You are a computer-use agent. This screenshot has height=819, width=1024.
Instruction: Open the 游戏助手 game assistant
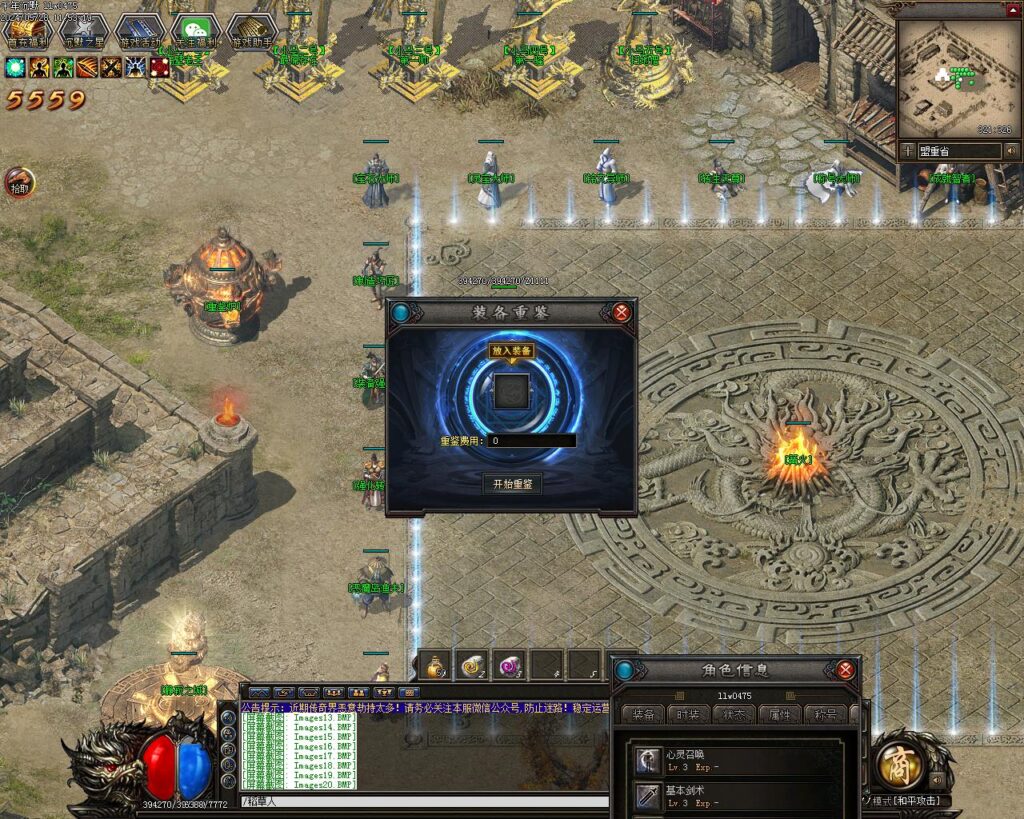[x=251, y=33]
